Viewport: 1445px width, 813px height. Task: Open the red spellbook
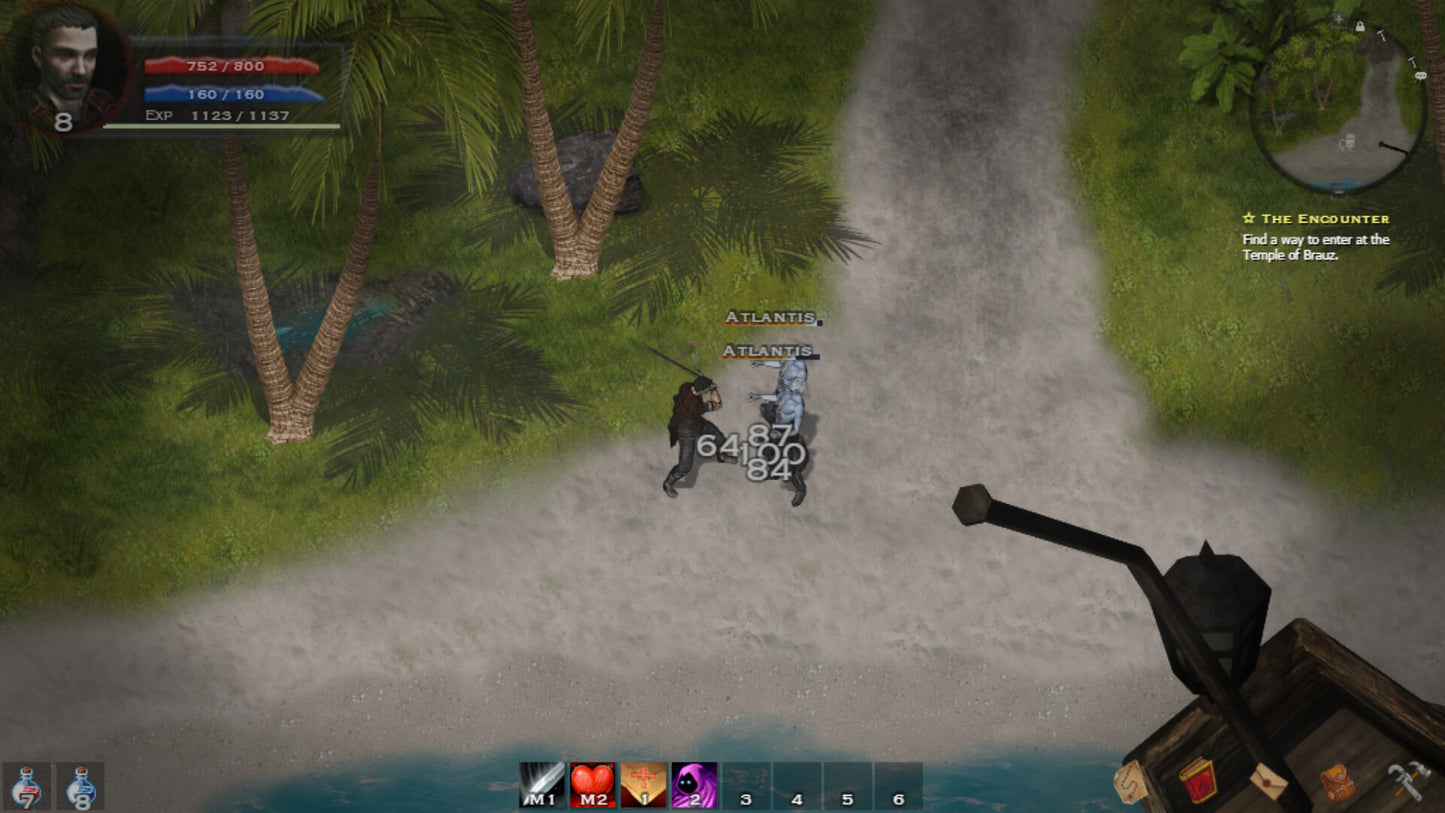(1197, 780)
